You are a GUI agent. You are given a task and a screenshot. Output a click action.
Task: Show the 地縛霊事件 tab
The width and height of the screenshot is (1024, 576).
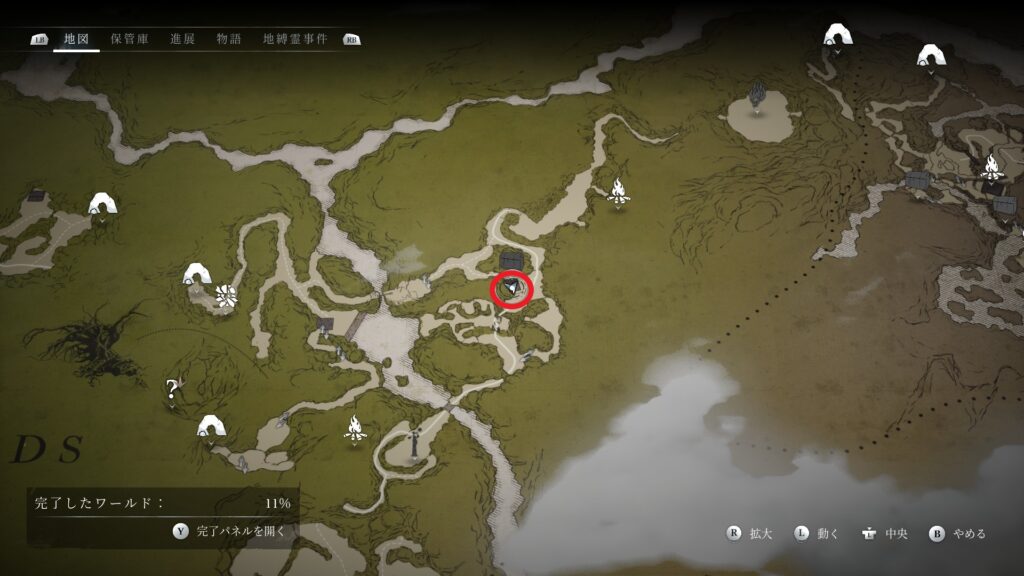coord(296,39)
